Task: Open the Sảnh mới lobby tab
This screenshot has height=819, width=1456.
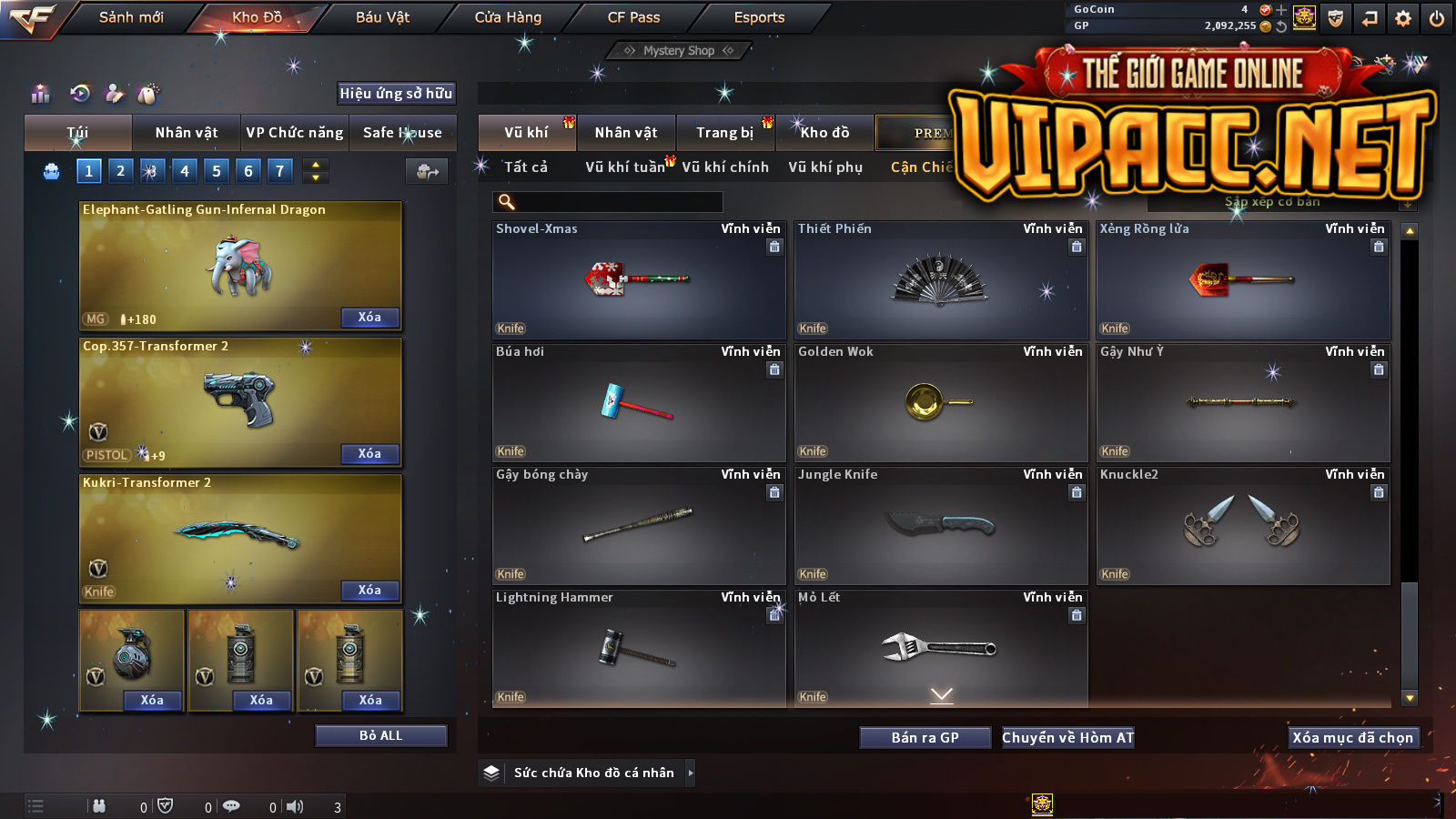Action: click(131, 17)
